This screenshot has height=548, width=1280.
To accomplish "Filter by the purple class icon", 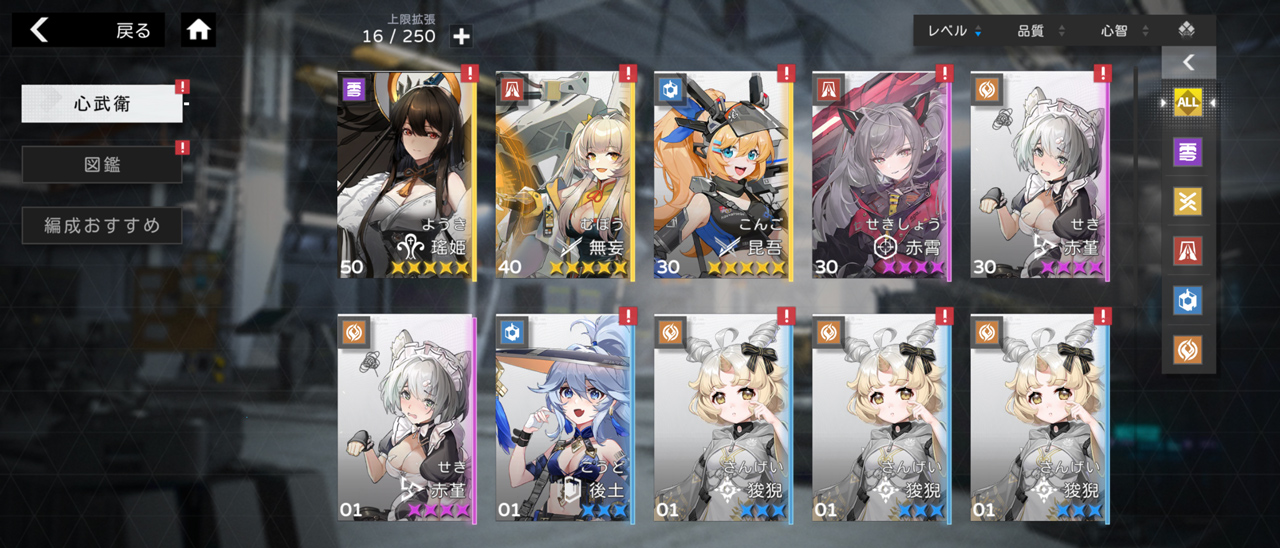I will coord(1188,152).
